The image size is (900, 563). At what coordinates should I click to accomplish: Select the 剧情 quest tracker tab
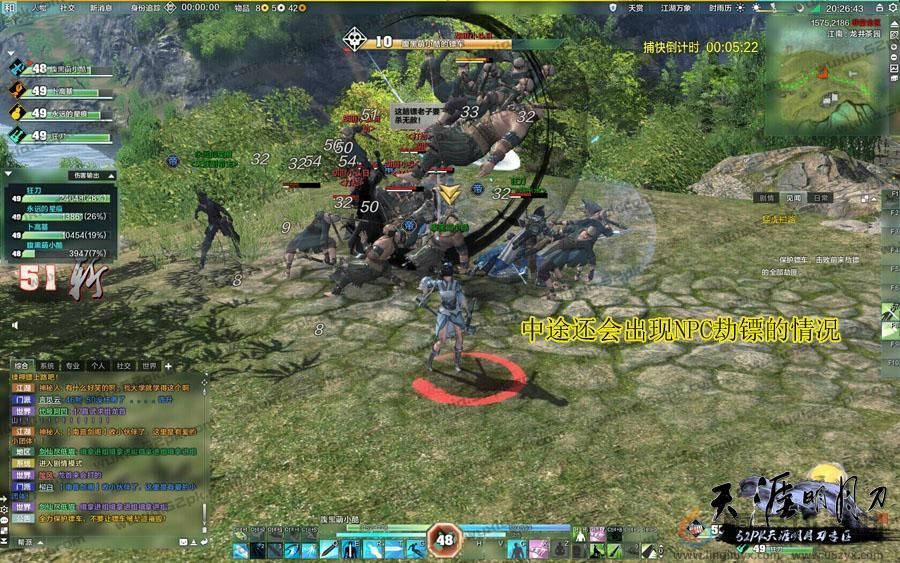767,198
